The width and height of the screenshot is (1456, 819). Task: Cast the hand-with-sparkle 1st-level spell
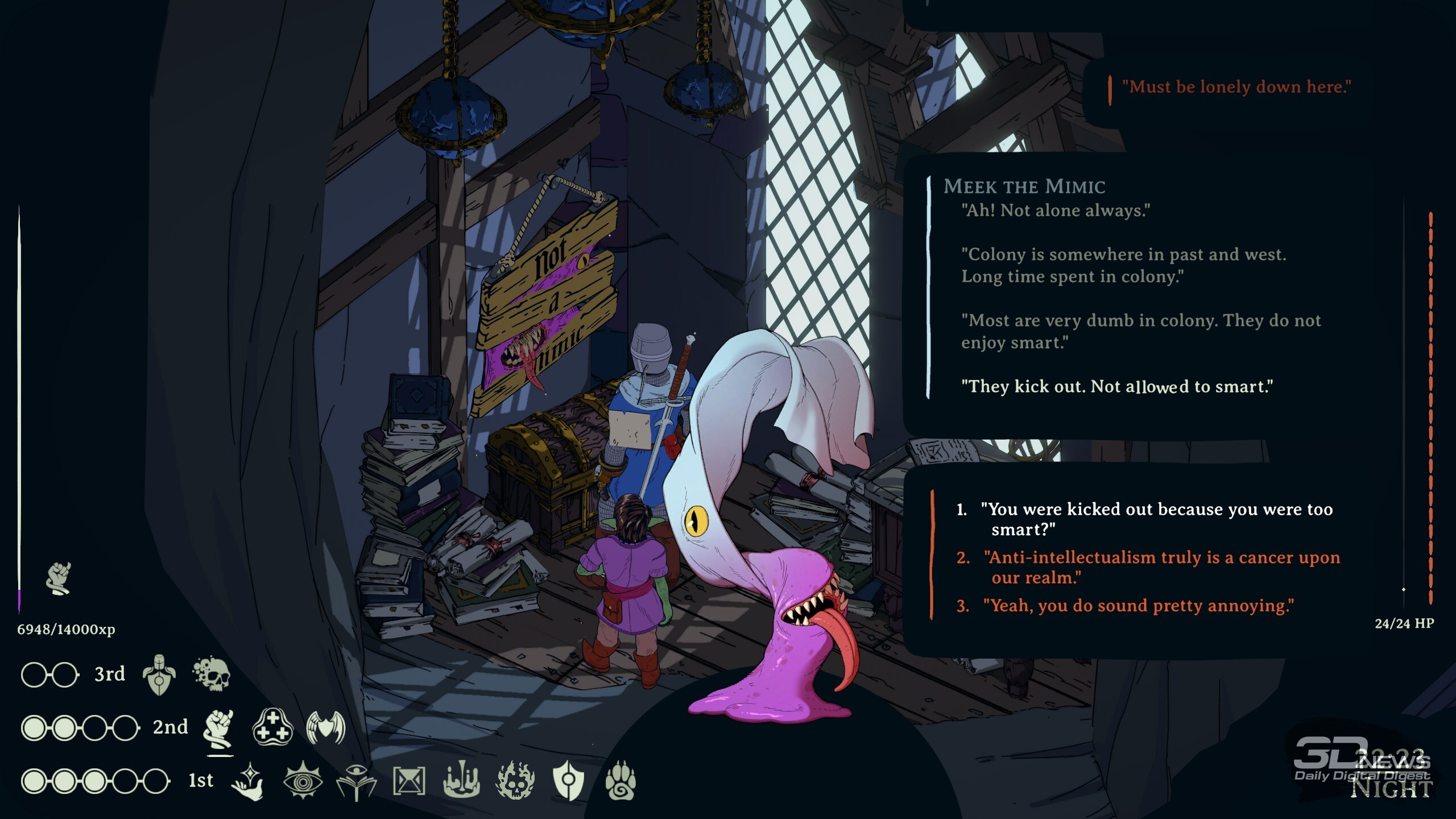tap(248, 781)
